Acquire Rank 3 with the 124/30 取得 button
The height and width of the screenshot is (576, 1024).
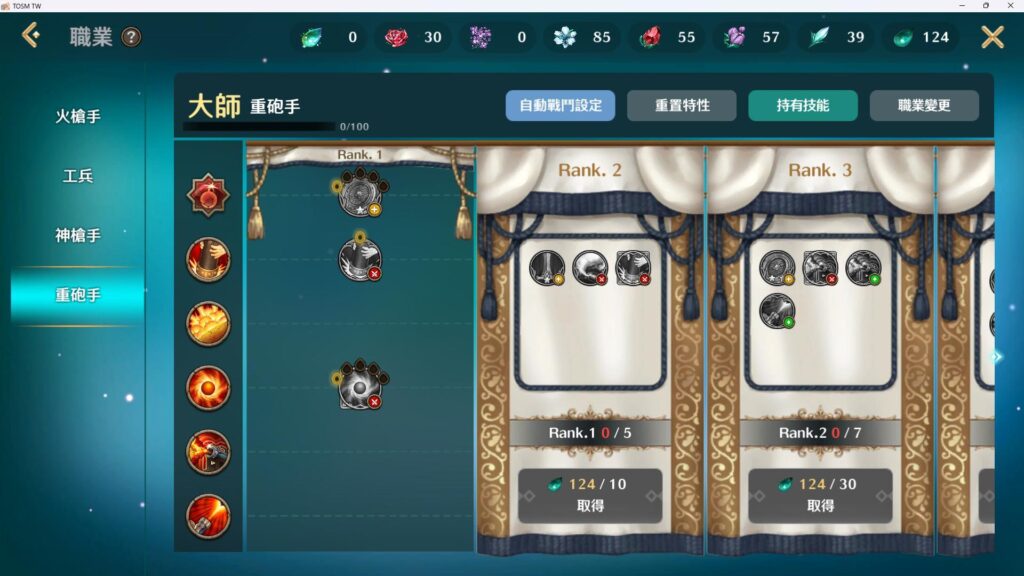click(x=820, y=495)
